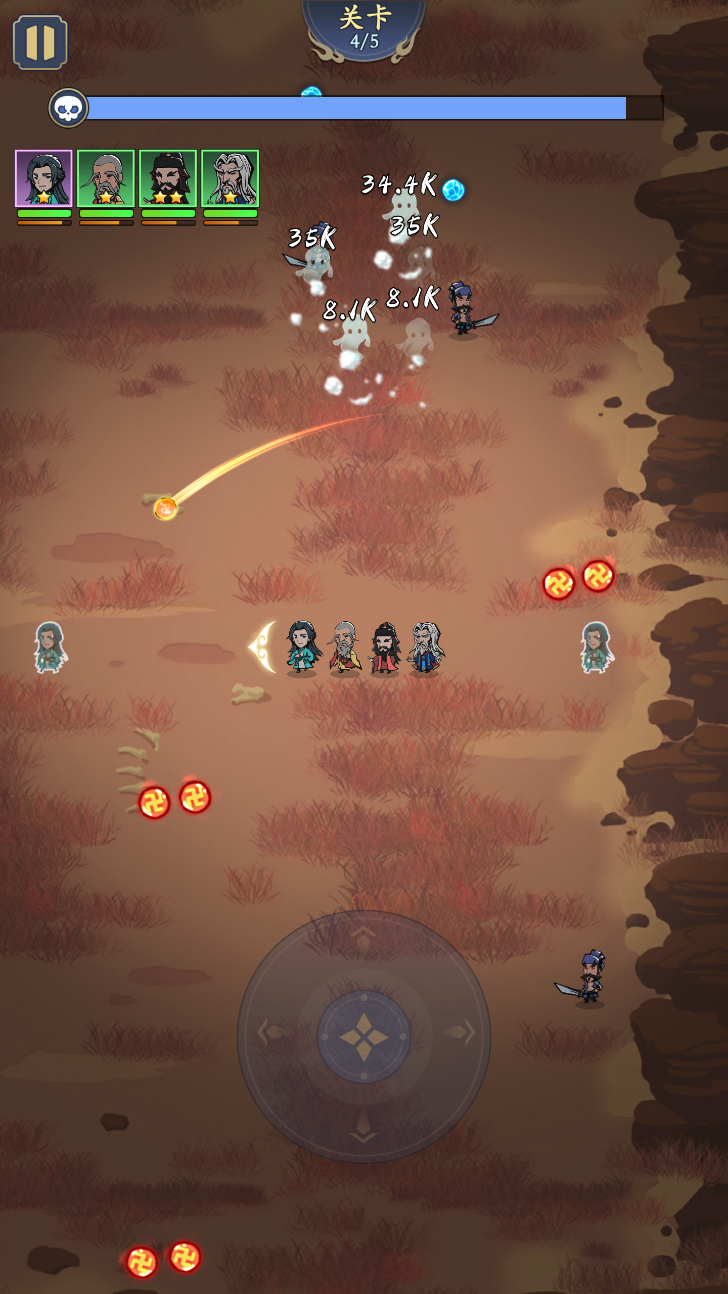Select the purple-framed long-haired hero portrait
The image size is (728, 1294).
click(x=44, y=178)
